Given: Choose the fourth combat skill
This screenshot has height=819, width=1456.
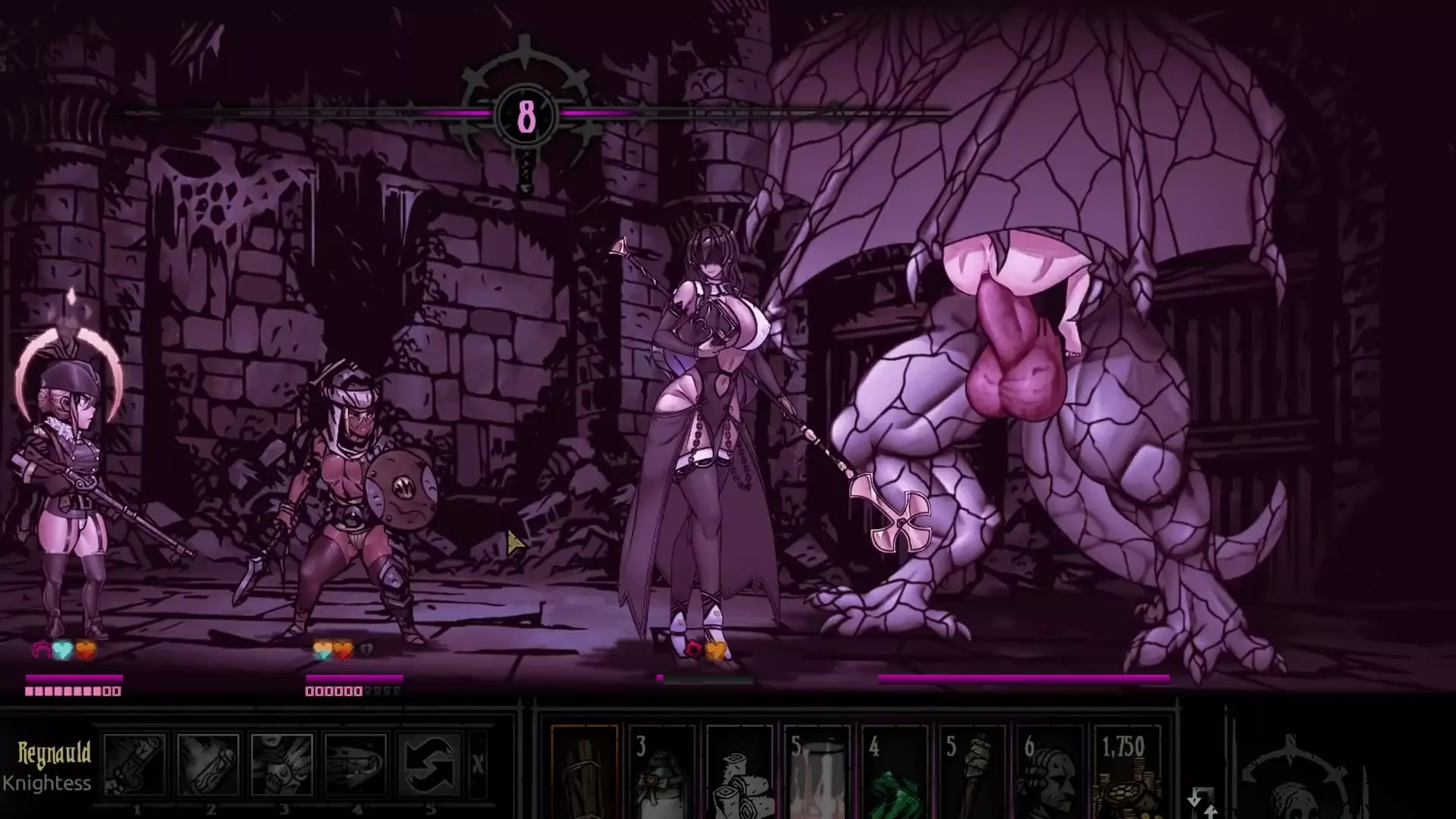Looking at the screenshot, I should 355,763.
